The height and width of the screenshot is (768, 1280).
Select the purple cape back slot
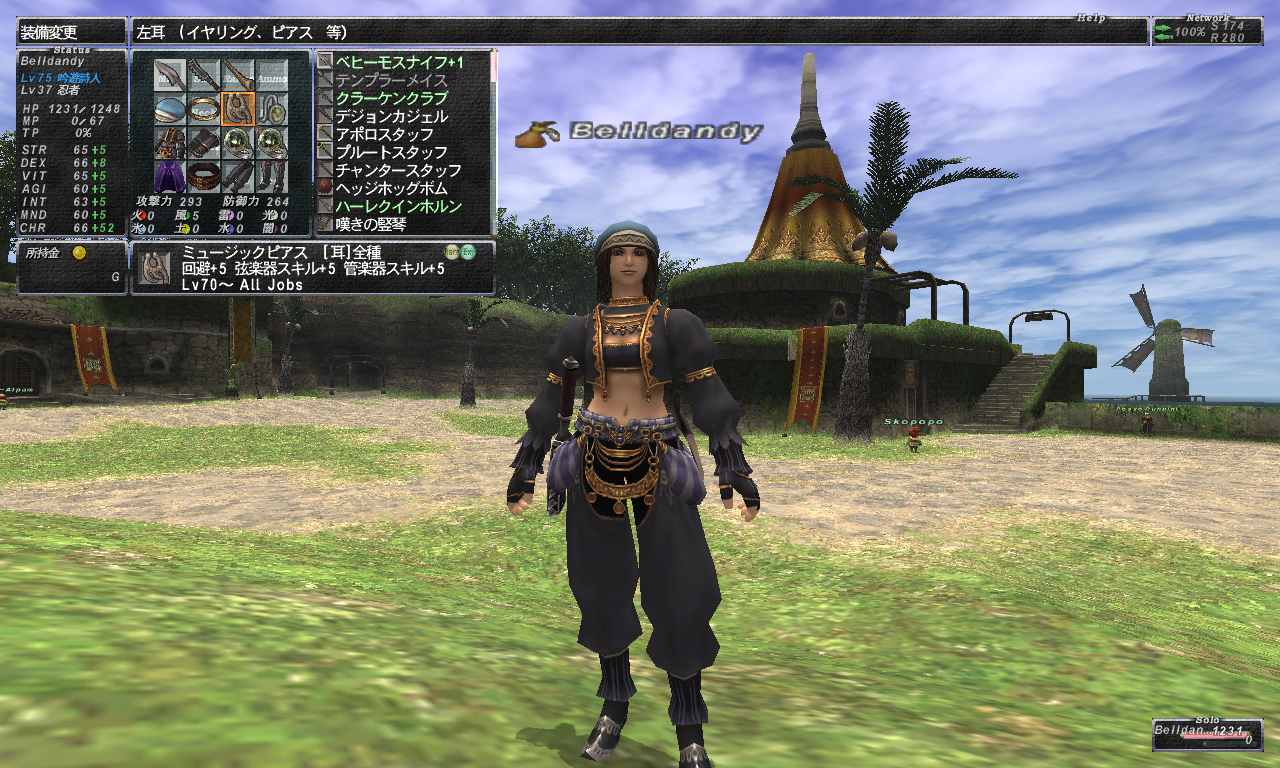click(x=170, y=177)
